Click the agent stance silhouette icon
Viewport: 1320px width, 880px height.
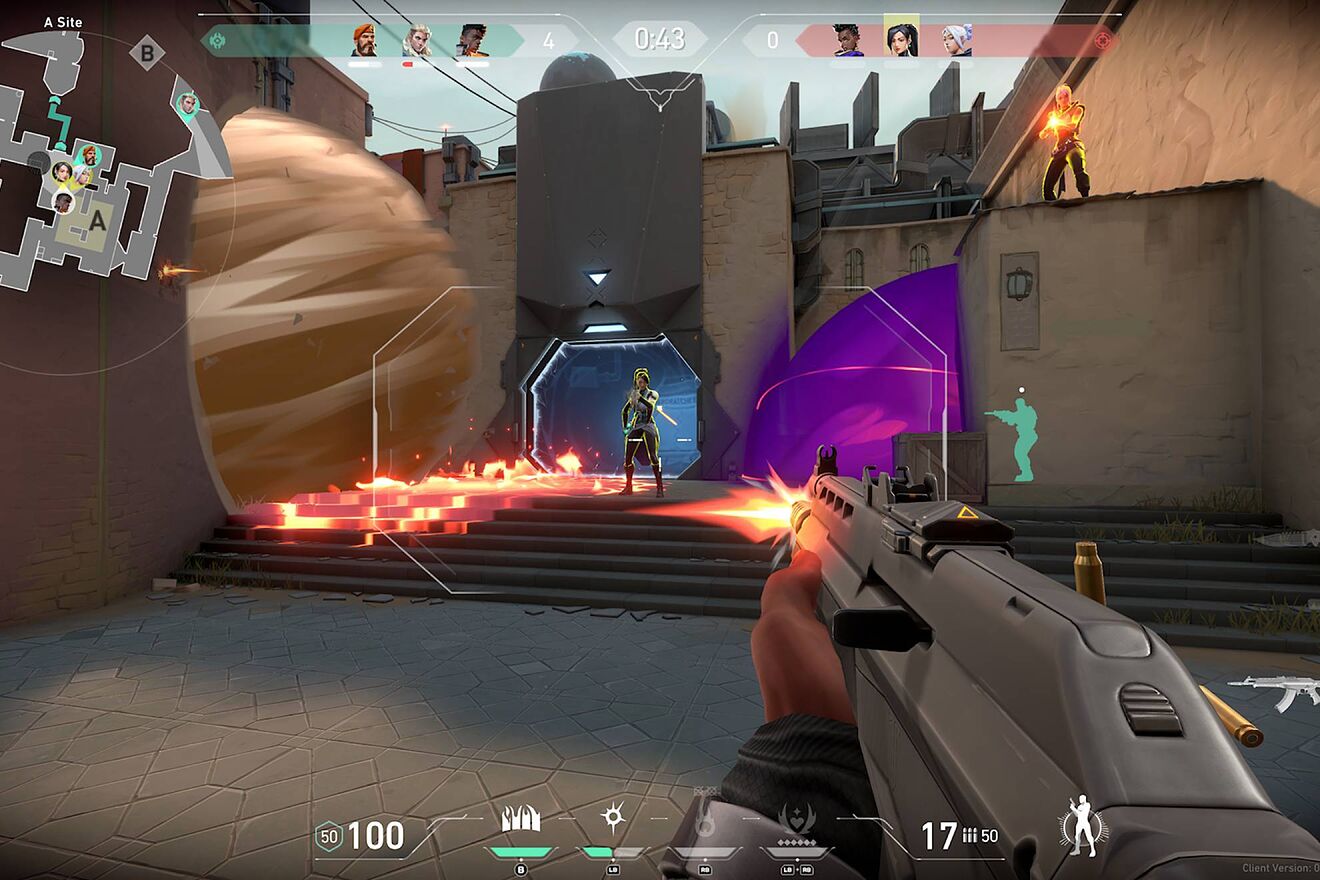tap(1082, 826)
